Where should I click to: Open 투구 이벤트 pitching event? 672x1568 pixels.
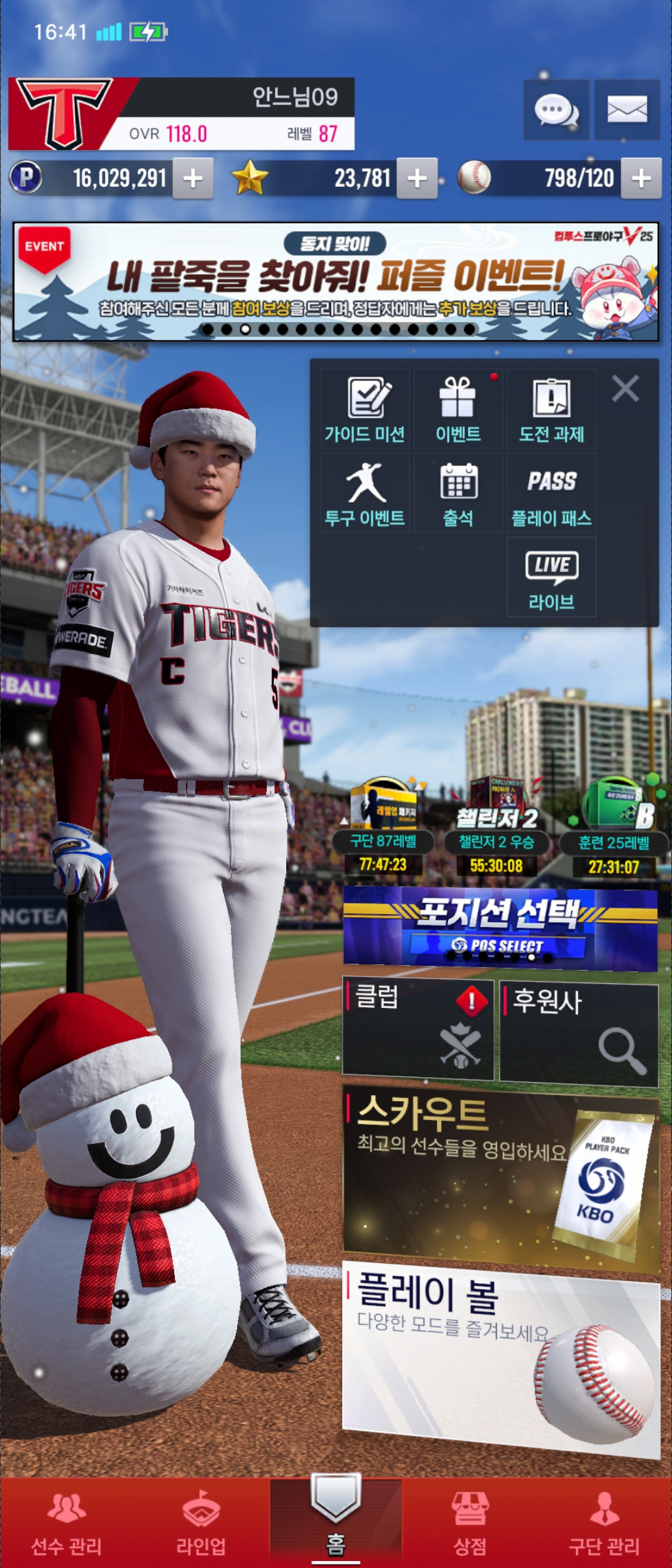tap(365, 493)
